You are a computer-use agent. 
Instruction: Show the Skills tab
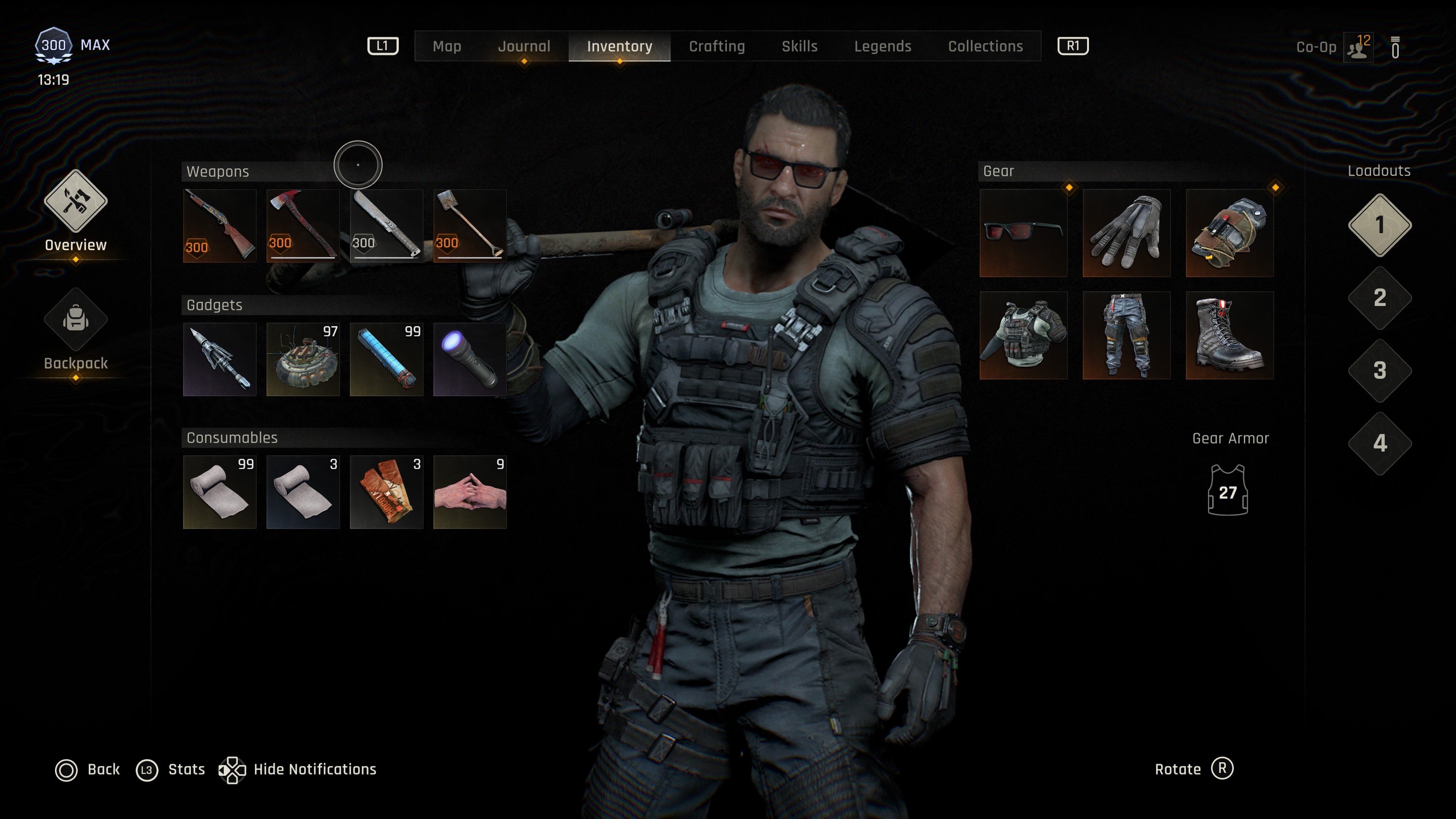[x=799, y=46]
